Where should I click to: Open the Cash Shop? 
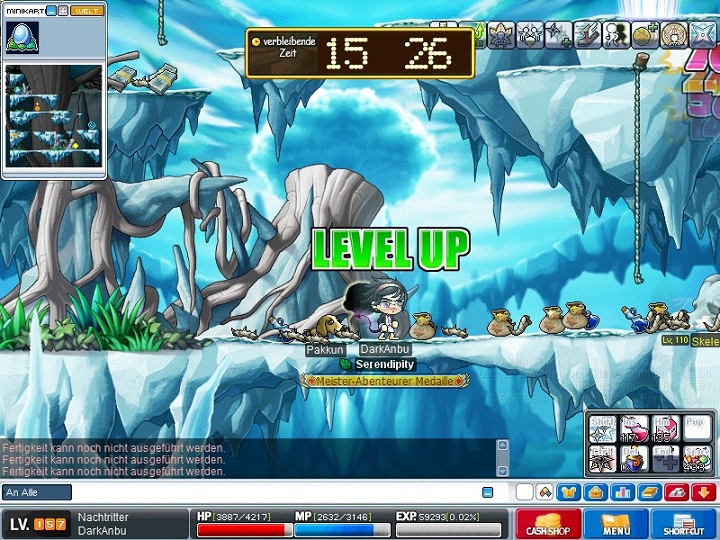(548, 524)
